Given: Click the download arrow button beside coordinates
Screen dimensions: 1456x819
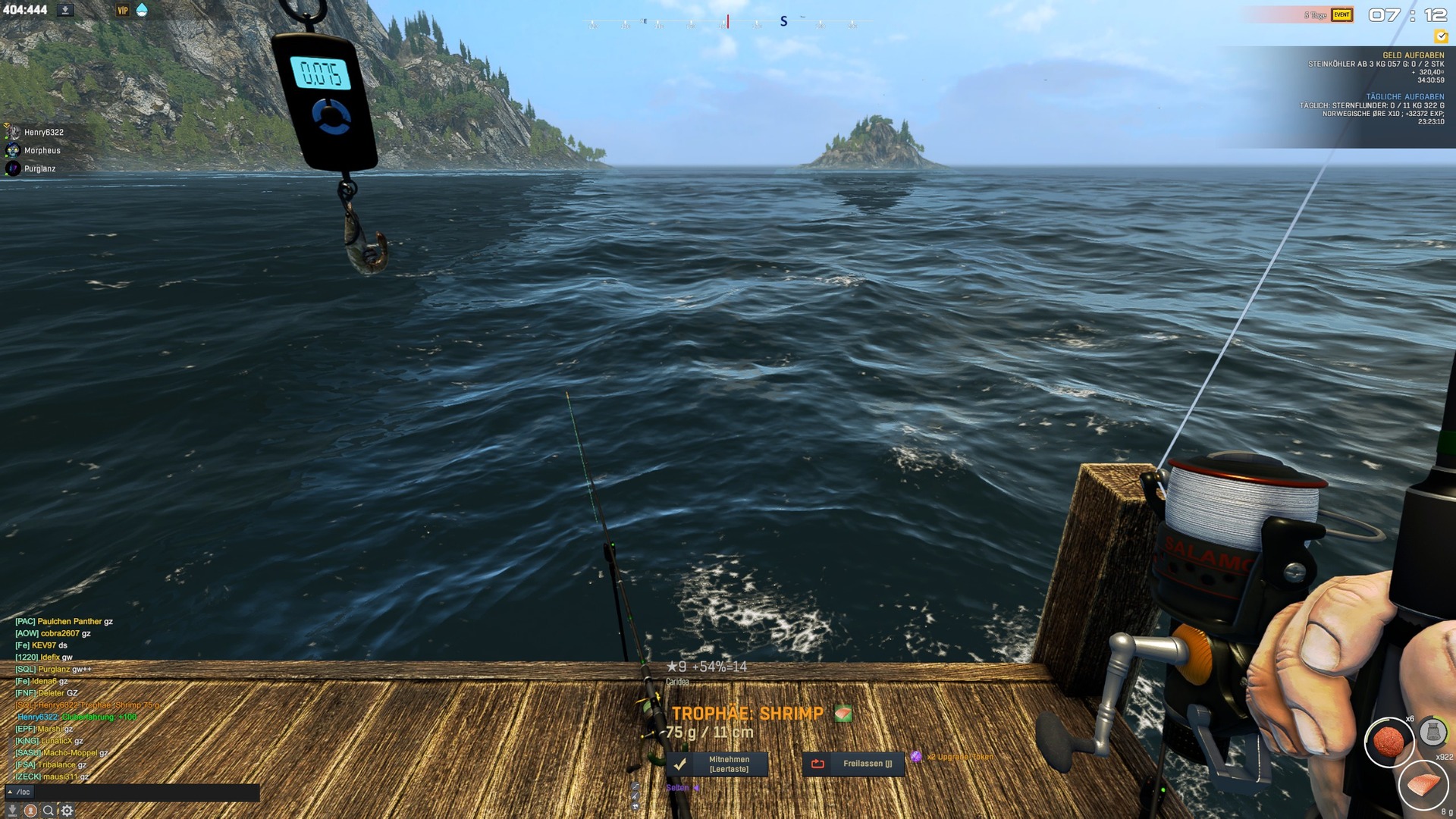Looking at the screenshot, I should [x=65, y=11].
